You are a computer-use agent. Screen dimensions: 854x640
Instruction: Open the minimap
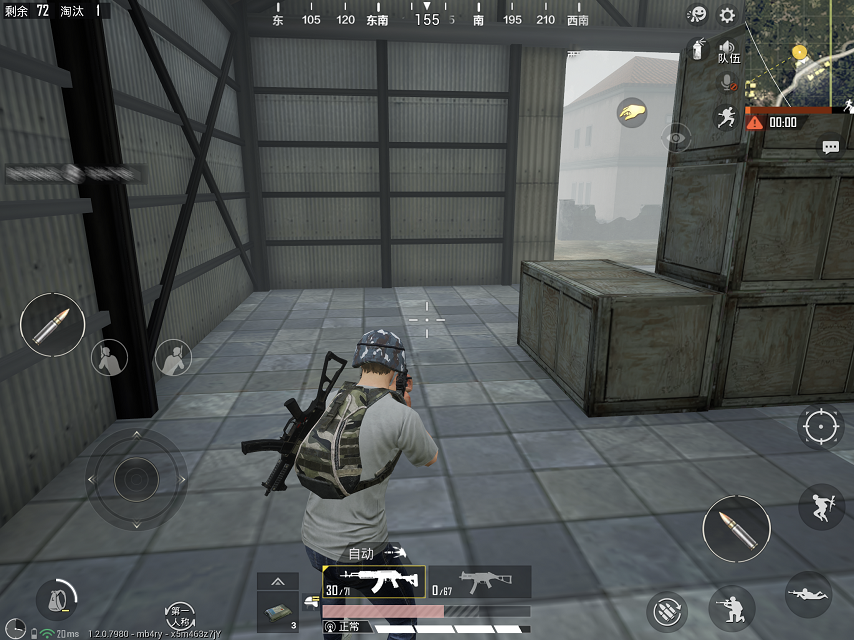pos(800,54)
